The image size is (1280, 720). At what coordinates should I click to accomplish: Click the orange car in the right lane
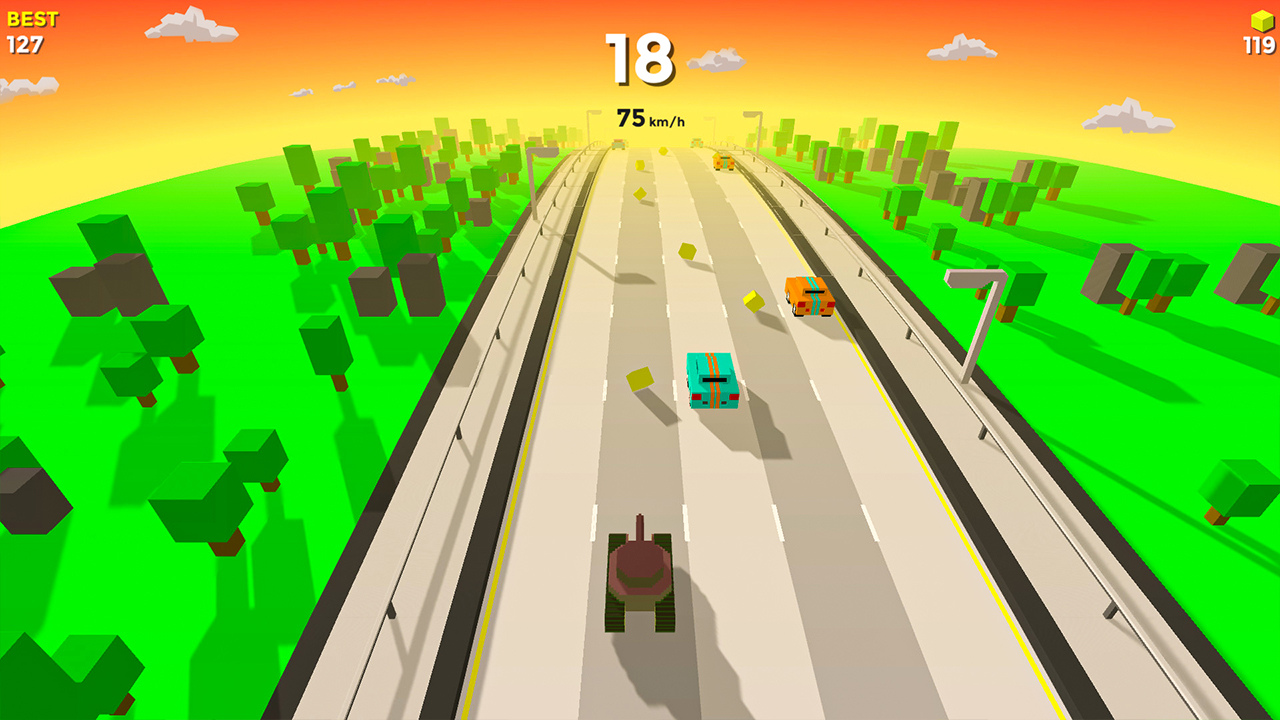(x=808, y=297)
